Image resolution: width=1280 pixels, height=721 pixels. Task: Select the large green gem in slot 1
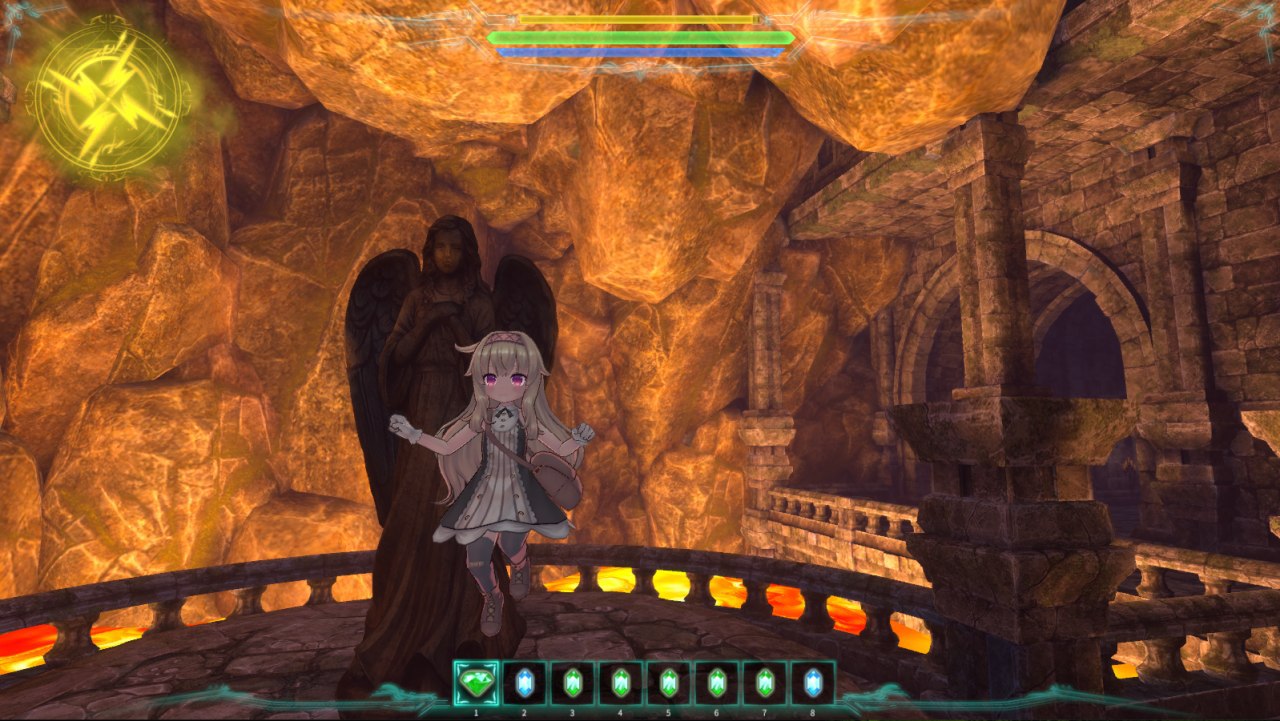click(476, 683)
